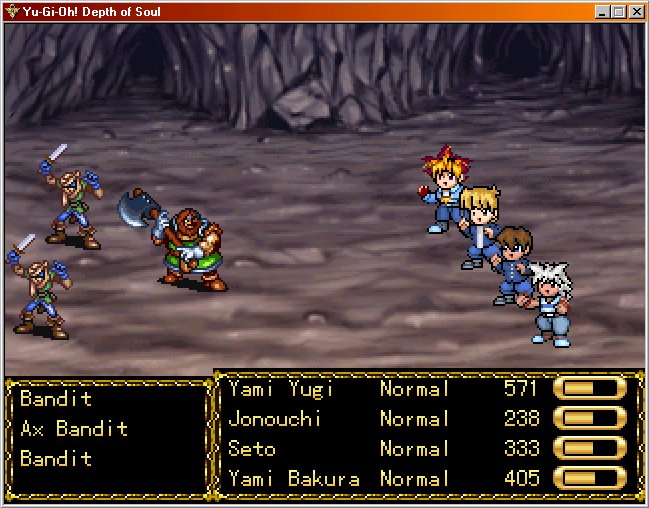Pick Seto from the party status list
The image size is (649, 508).
tap(252, 449)
